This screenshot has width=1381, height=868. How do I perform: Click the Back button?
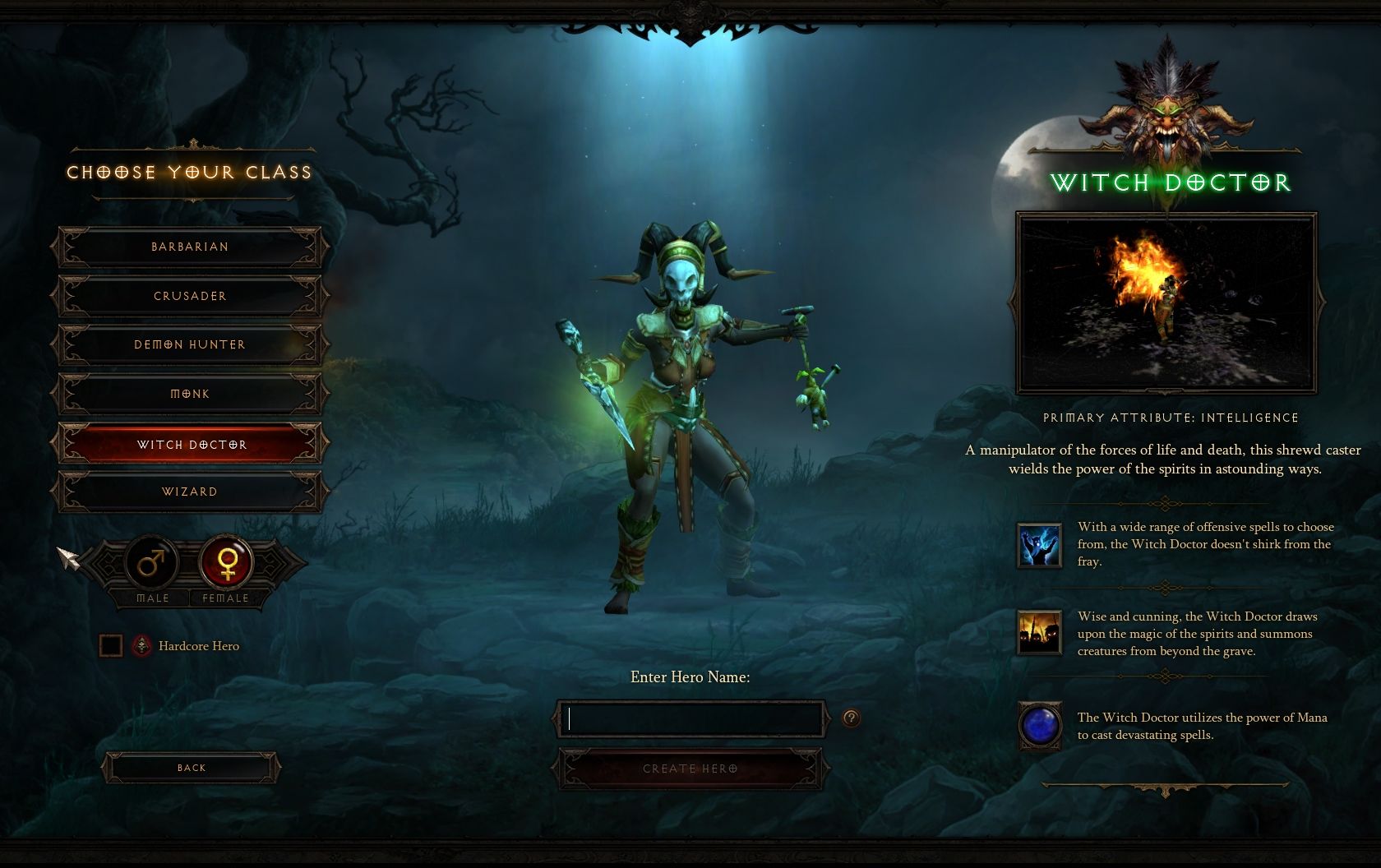[x=191, y=768]
